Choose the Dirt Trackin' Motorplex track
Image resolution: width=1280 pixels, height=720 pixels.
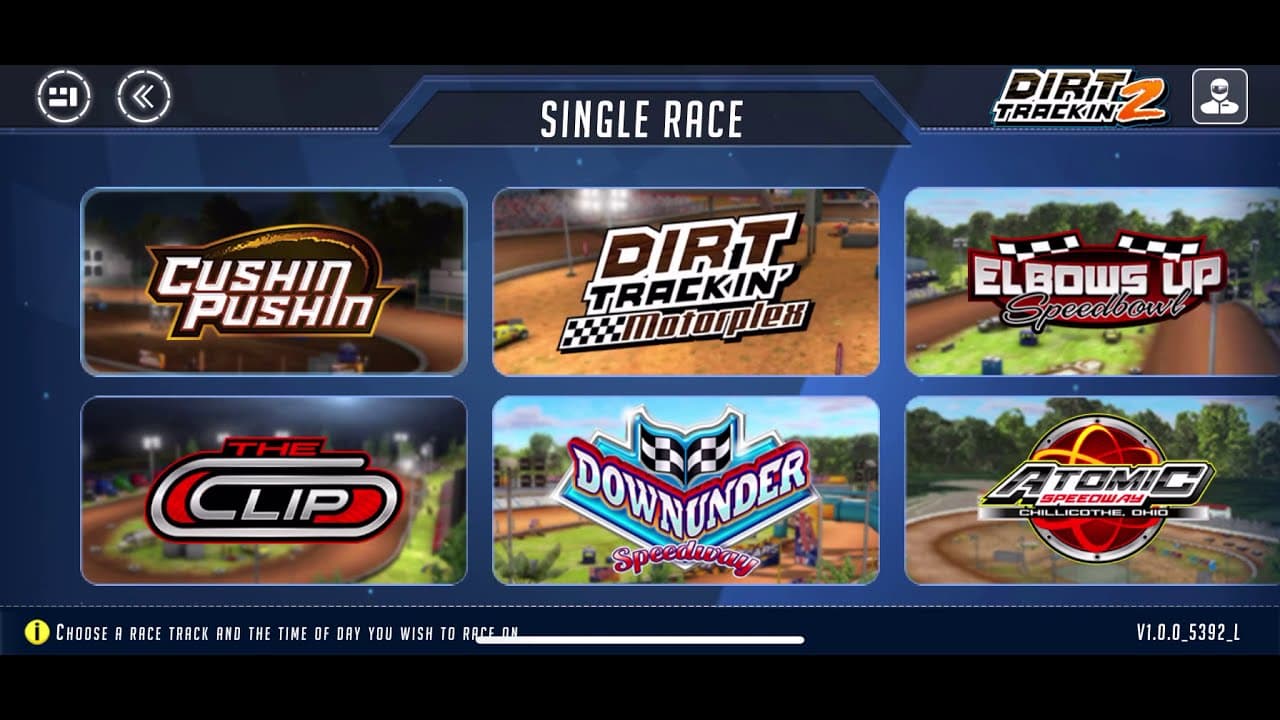pos(683,283)
